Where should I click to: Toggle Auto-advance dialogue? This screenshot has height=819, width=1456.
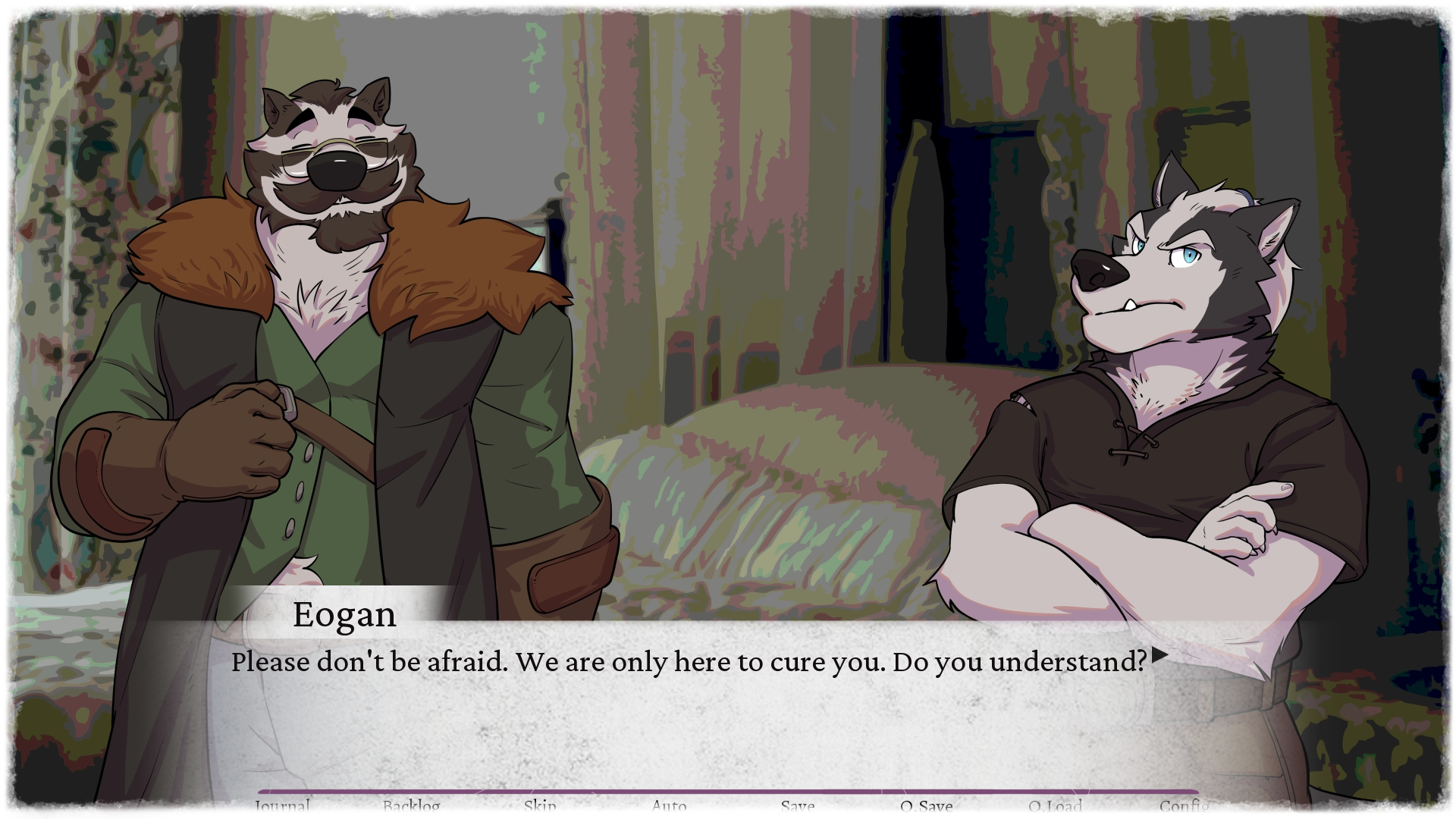[669, 806]
